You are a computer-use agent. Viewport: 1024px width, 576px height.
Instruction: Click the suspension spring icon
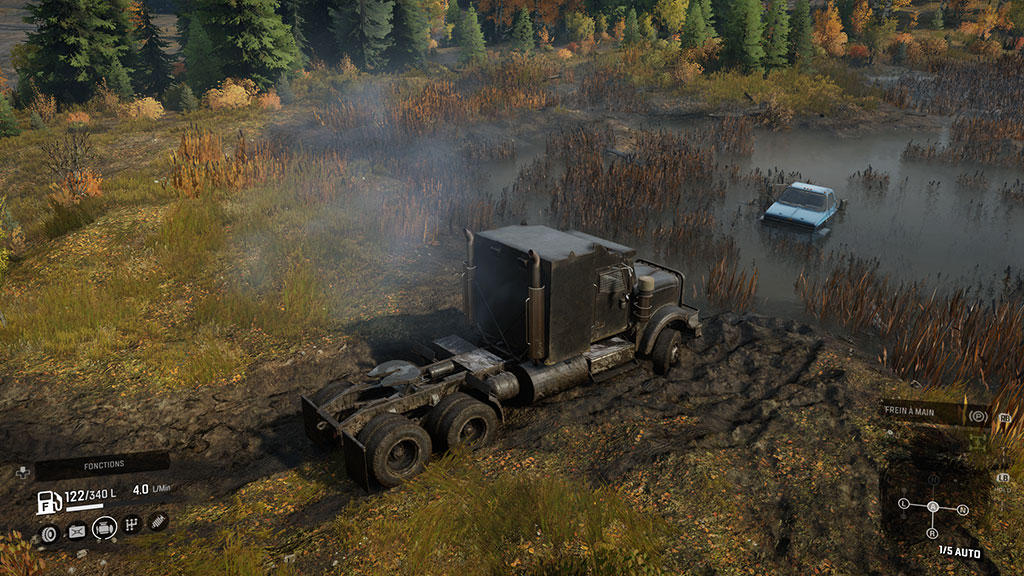pyautogui.click(x=157, y=520)
